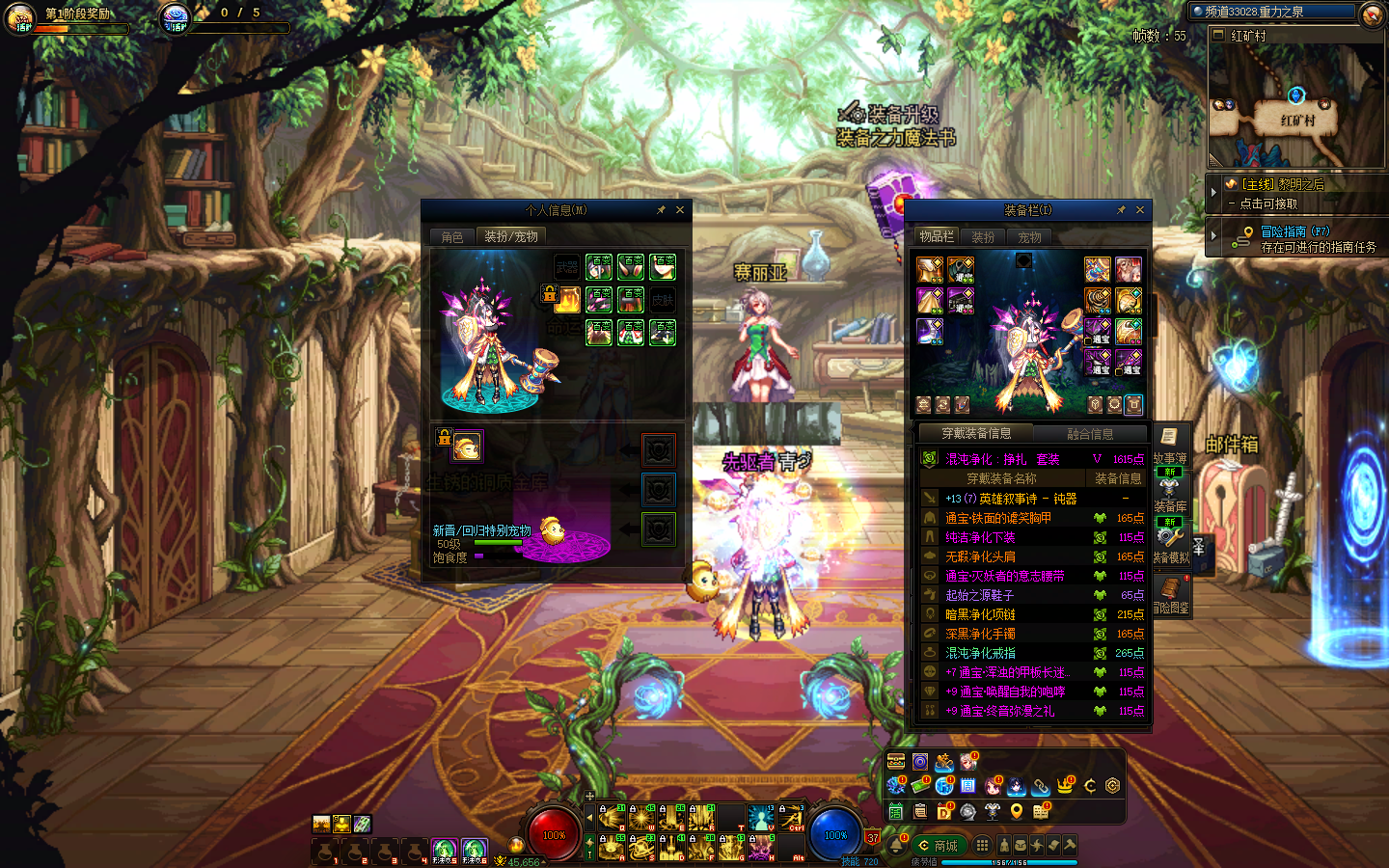Close the 个人信息 character info window
Viewport: 1389px width, 868px height.
pos(680,210)
